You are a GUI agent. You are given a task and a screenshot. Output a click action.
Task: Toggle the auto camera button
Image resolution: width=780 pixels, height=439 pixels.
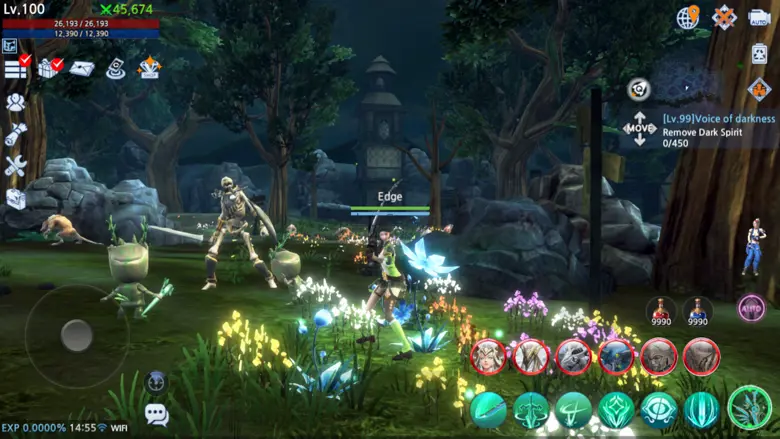tap(758, 17)
